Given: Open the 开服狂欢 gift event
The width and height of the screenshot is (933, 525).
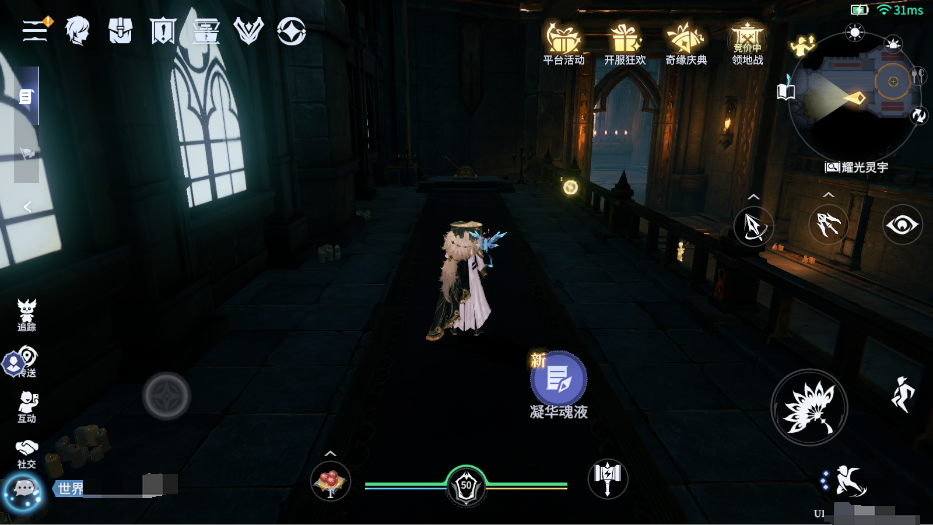Looking at the screenshot, I should [625, 42].
